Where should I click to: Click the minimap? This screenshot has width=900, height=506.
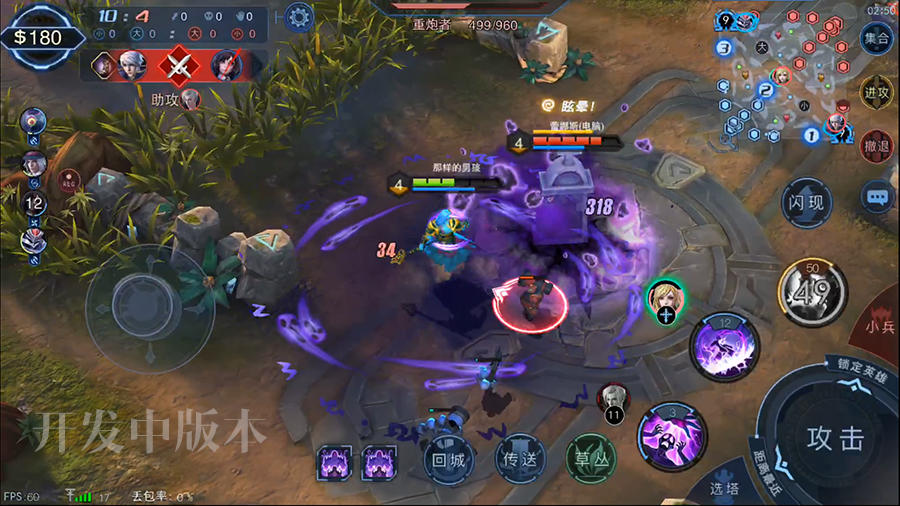pyautogui.click(x=778, y=75)
